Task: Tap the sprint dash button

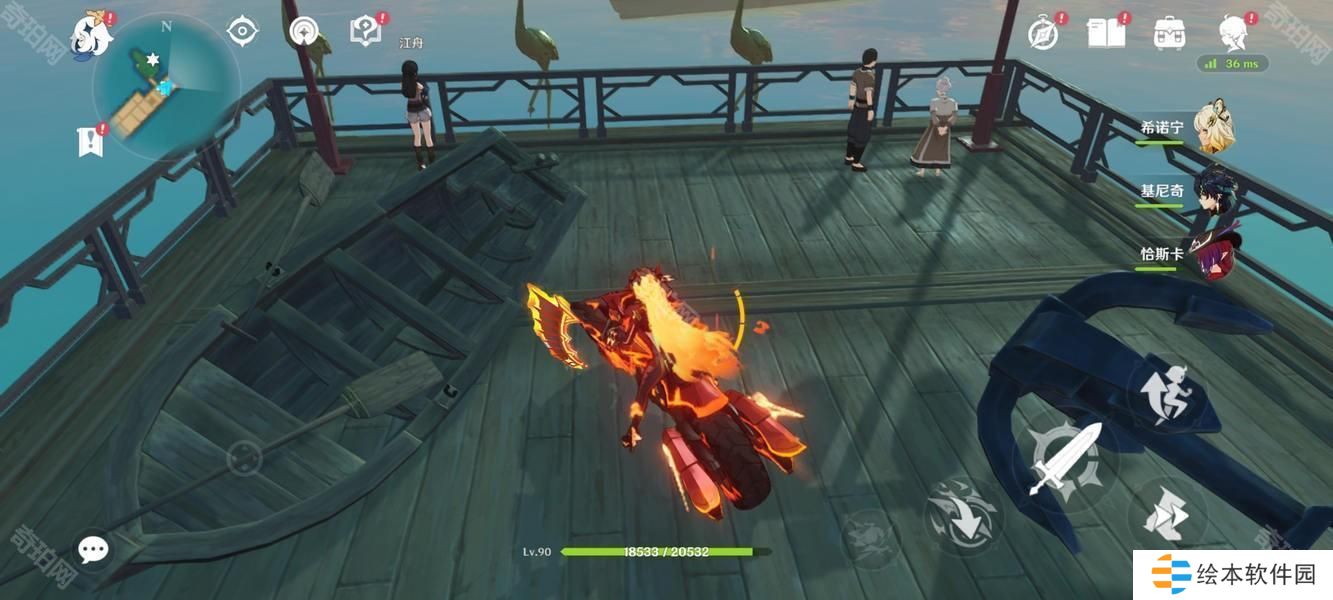Action: [x=1166, y=515]
